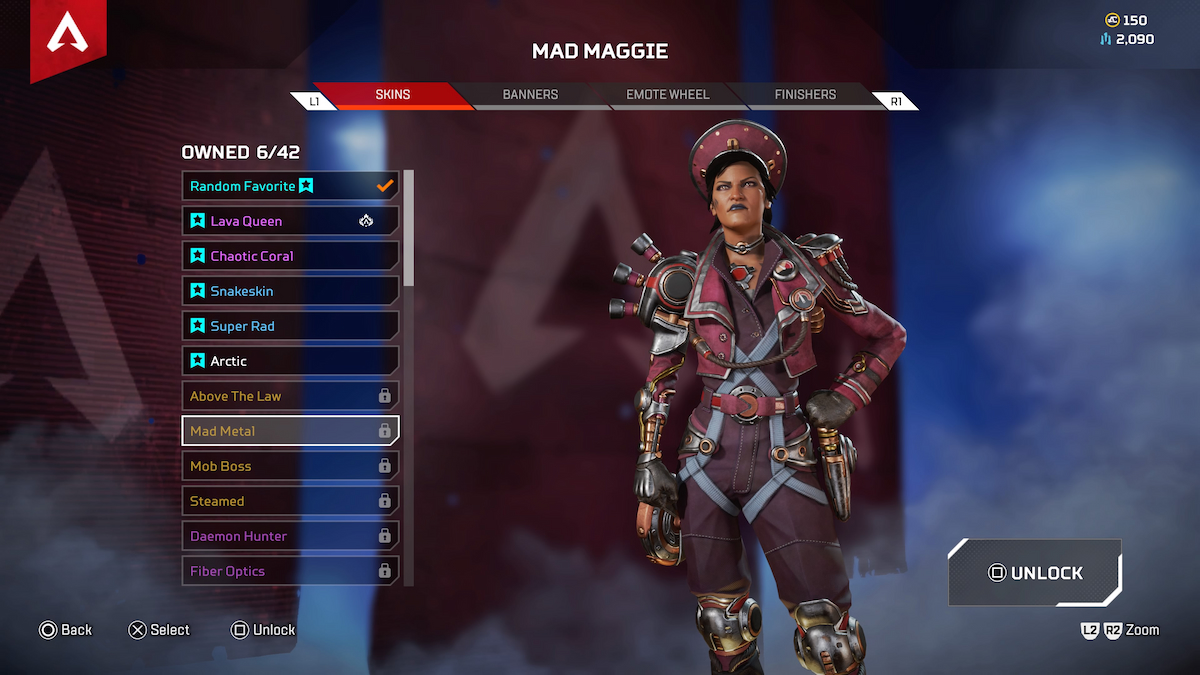Select the Arctic skin

tap(290, 361)
